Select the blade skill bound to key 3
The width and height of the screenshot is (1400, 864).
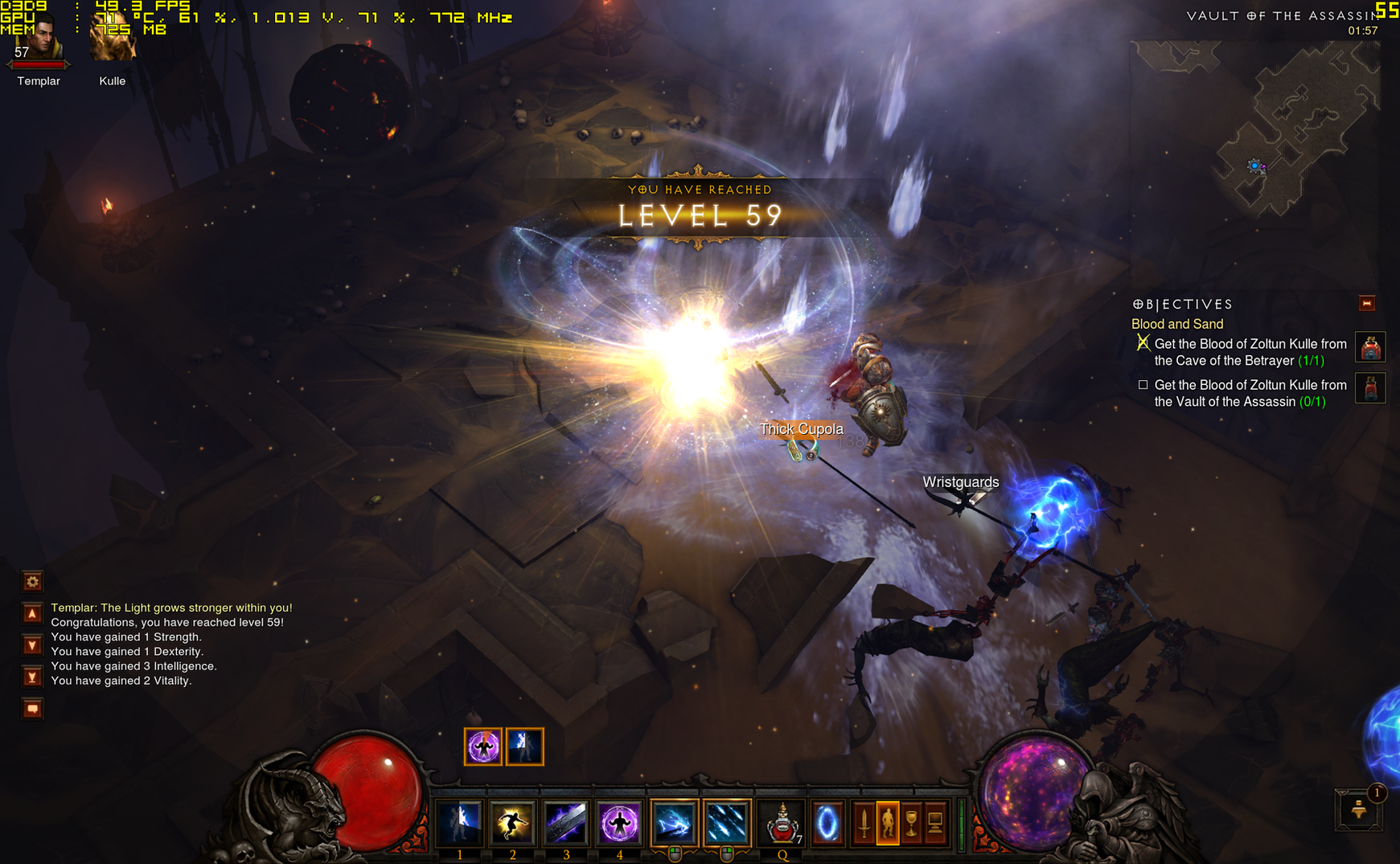point(566,822)
